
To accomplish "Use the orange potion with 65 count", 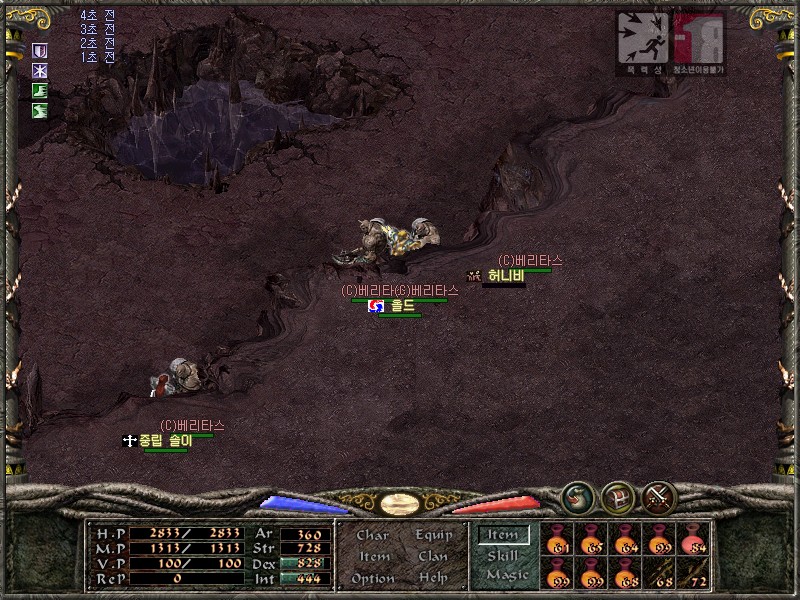I will [592, 539].
